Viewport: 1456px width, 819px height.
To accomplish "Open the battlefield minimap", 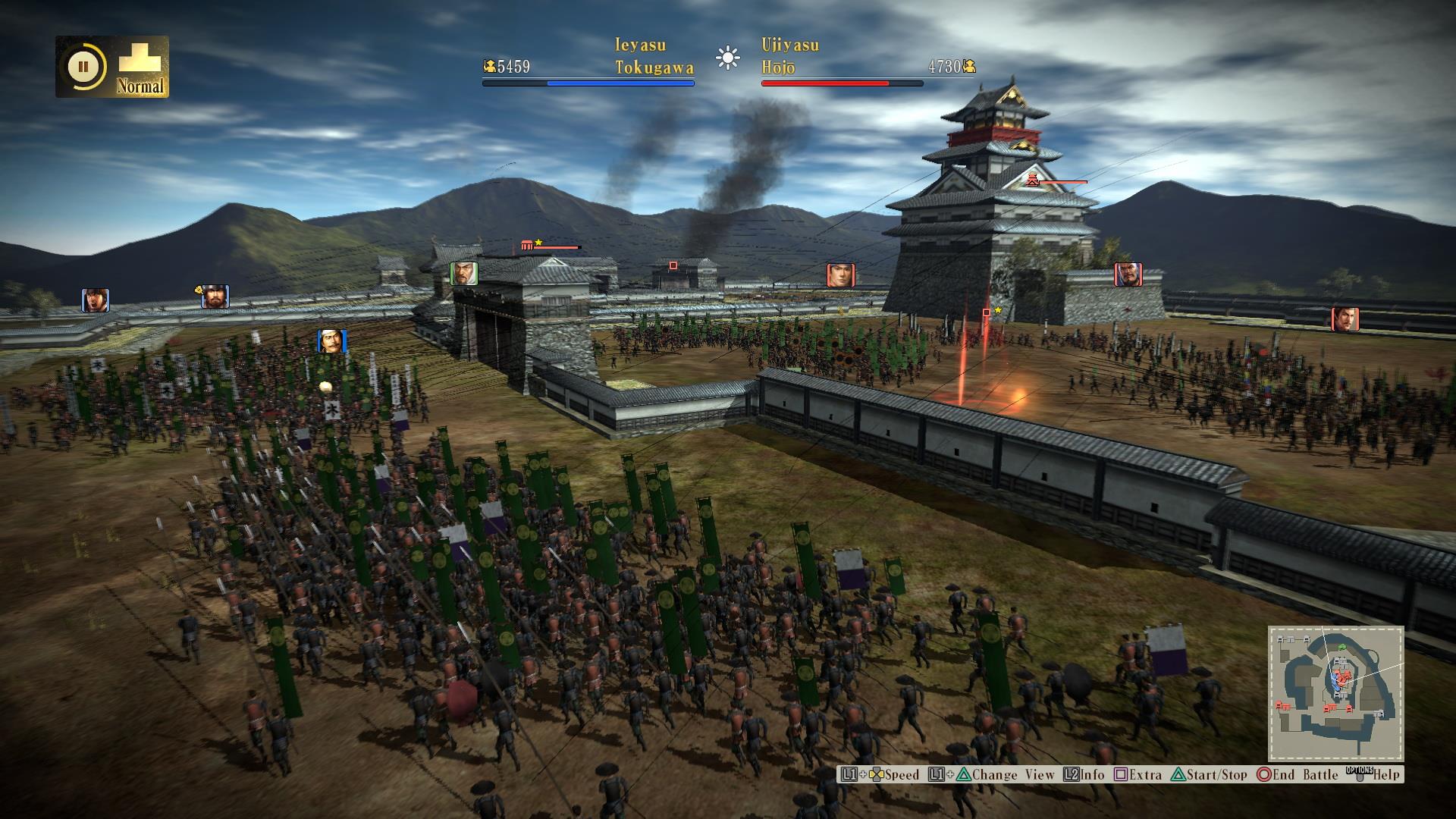I will pos(1335,693).
